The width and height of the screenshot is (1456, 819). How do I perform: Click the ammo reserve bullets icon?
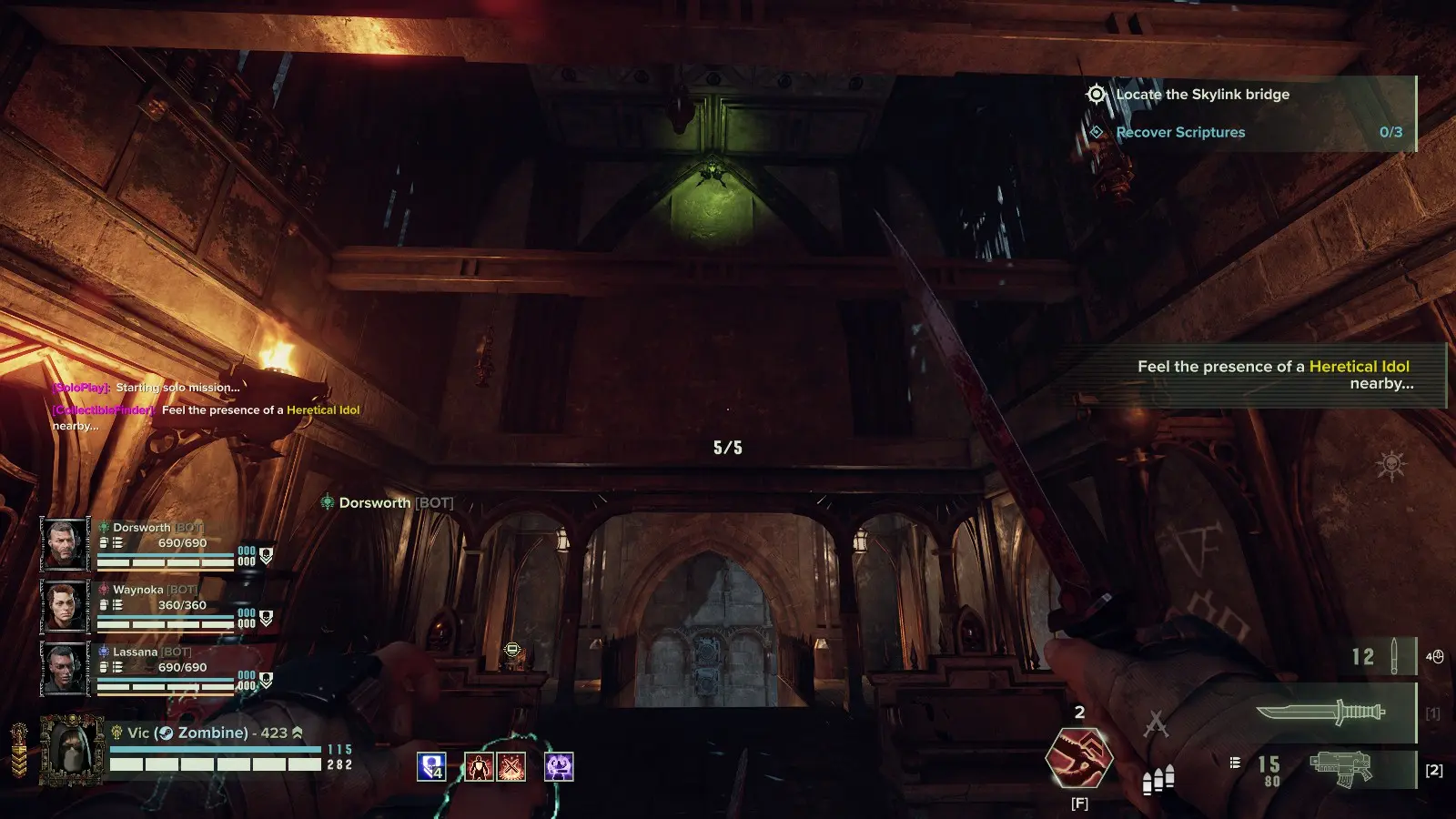tap(1158, 779)
